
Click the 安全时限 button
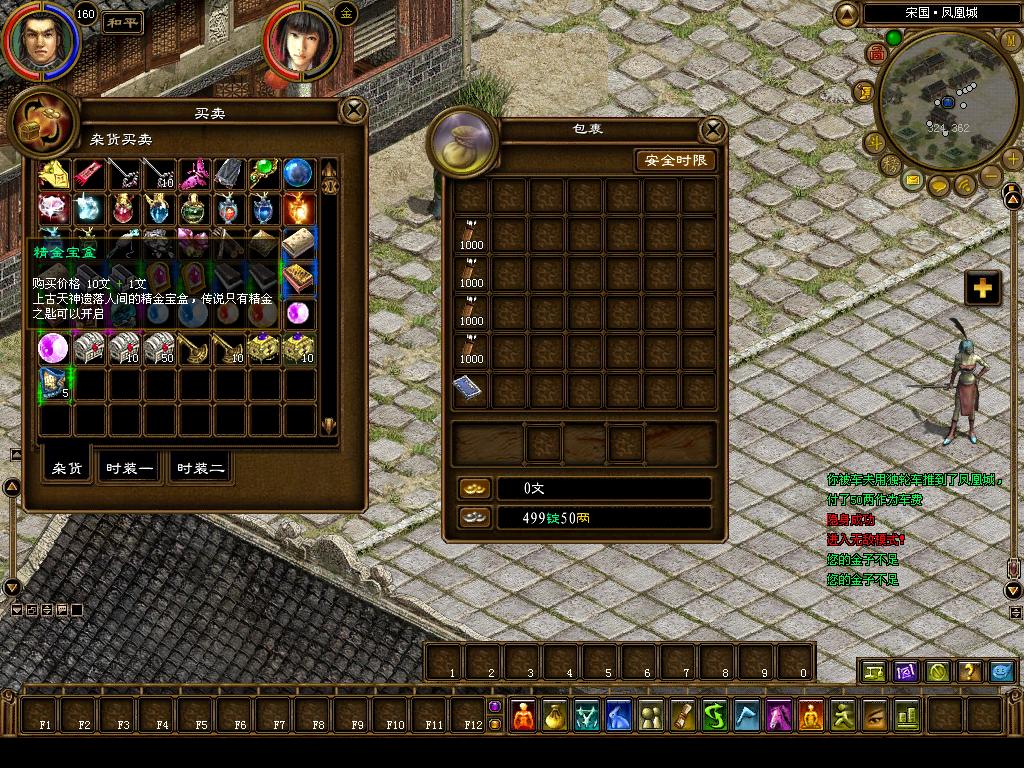[x=676, y=160]
